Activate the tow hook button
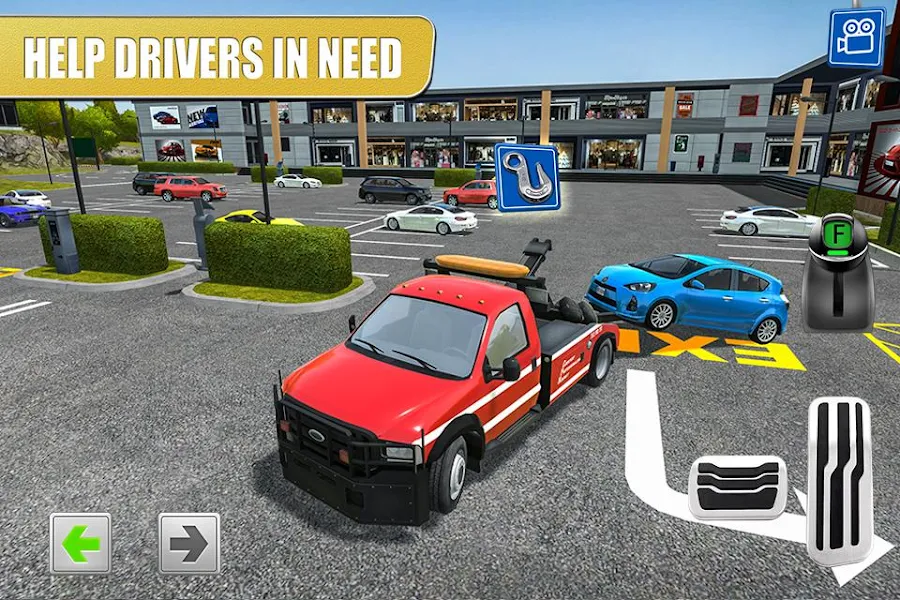 coord(526,177)
